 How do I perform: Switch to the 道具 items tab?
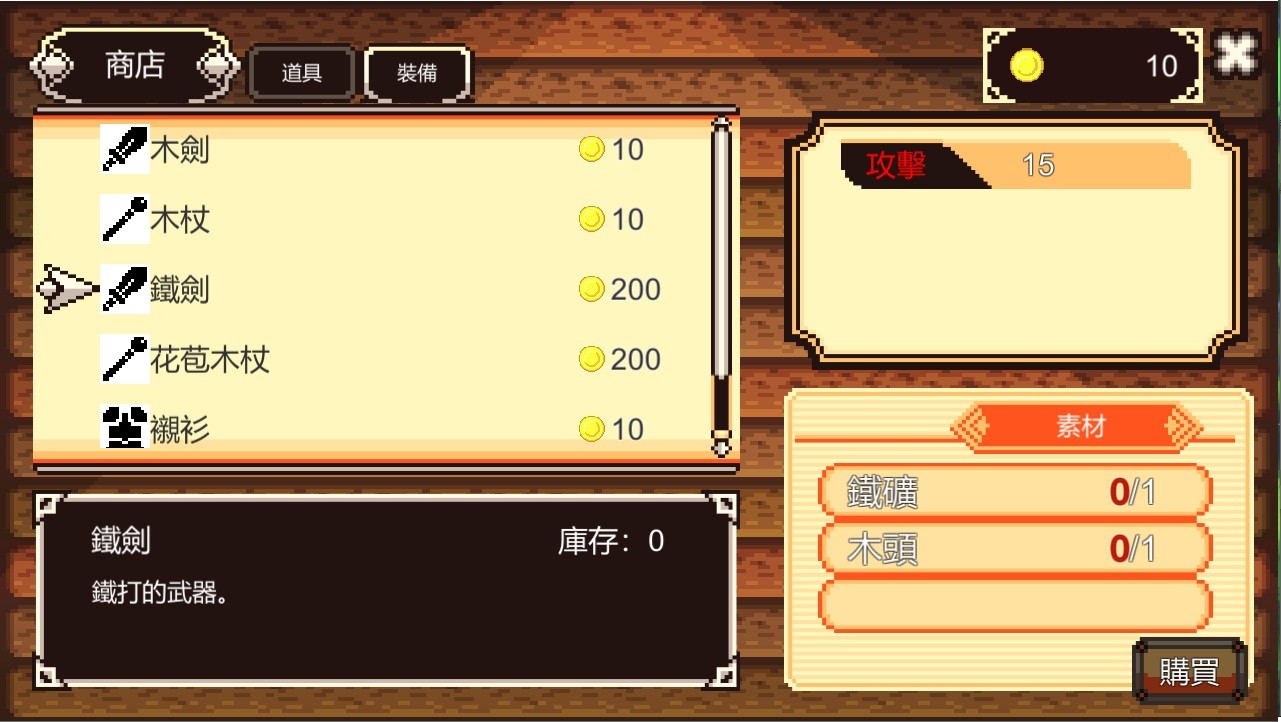coord(300,73)
